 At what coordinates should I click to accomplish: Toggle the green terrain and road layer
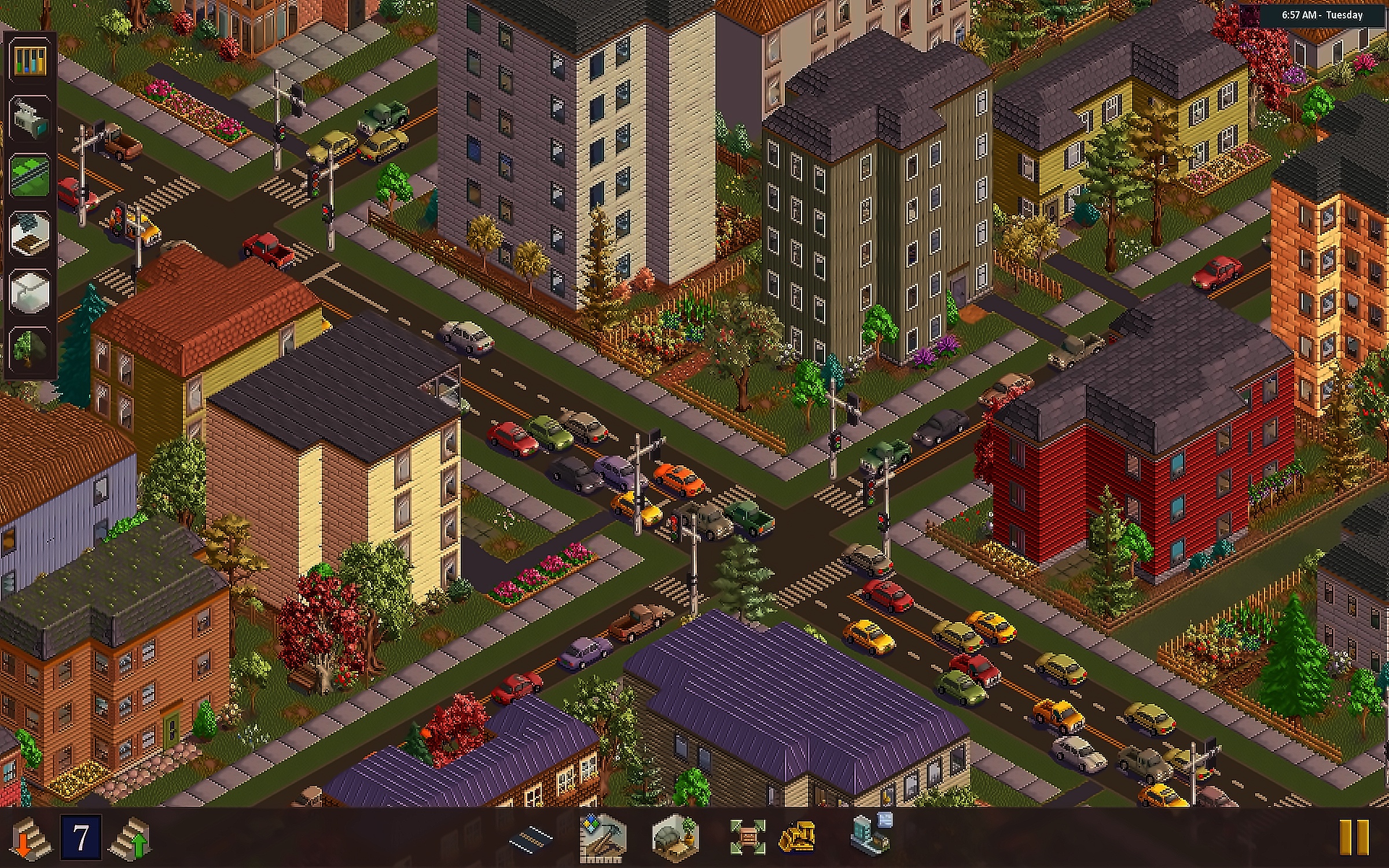click(x=30, y=175)
